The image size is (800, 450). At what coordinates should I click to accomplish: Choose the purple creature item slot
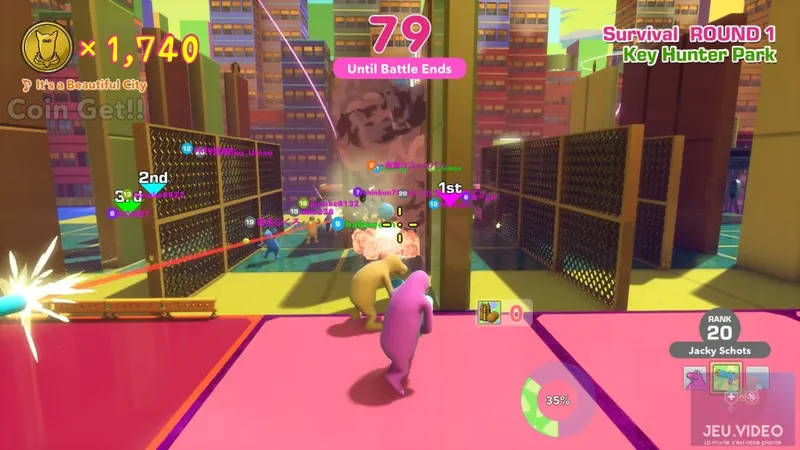click(696, 377)
